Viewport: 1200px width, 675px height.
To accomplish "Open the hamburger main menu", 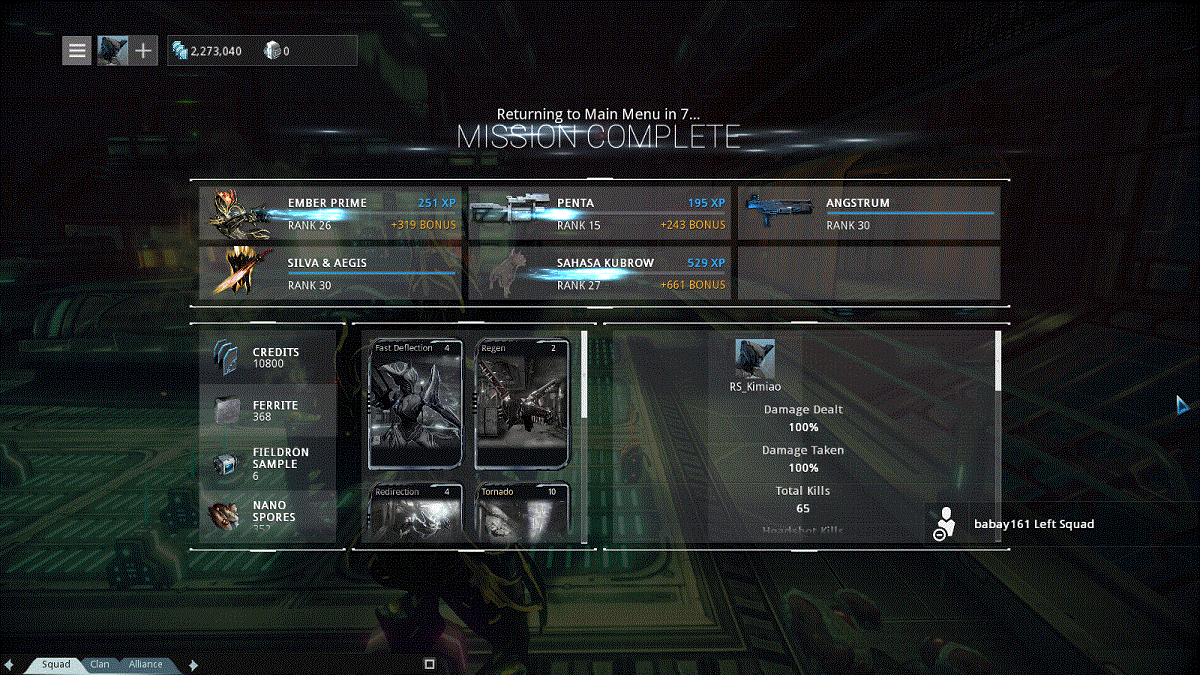I will (x=77, y=50).
